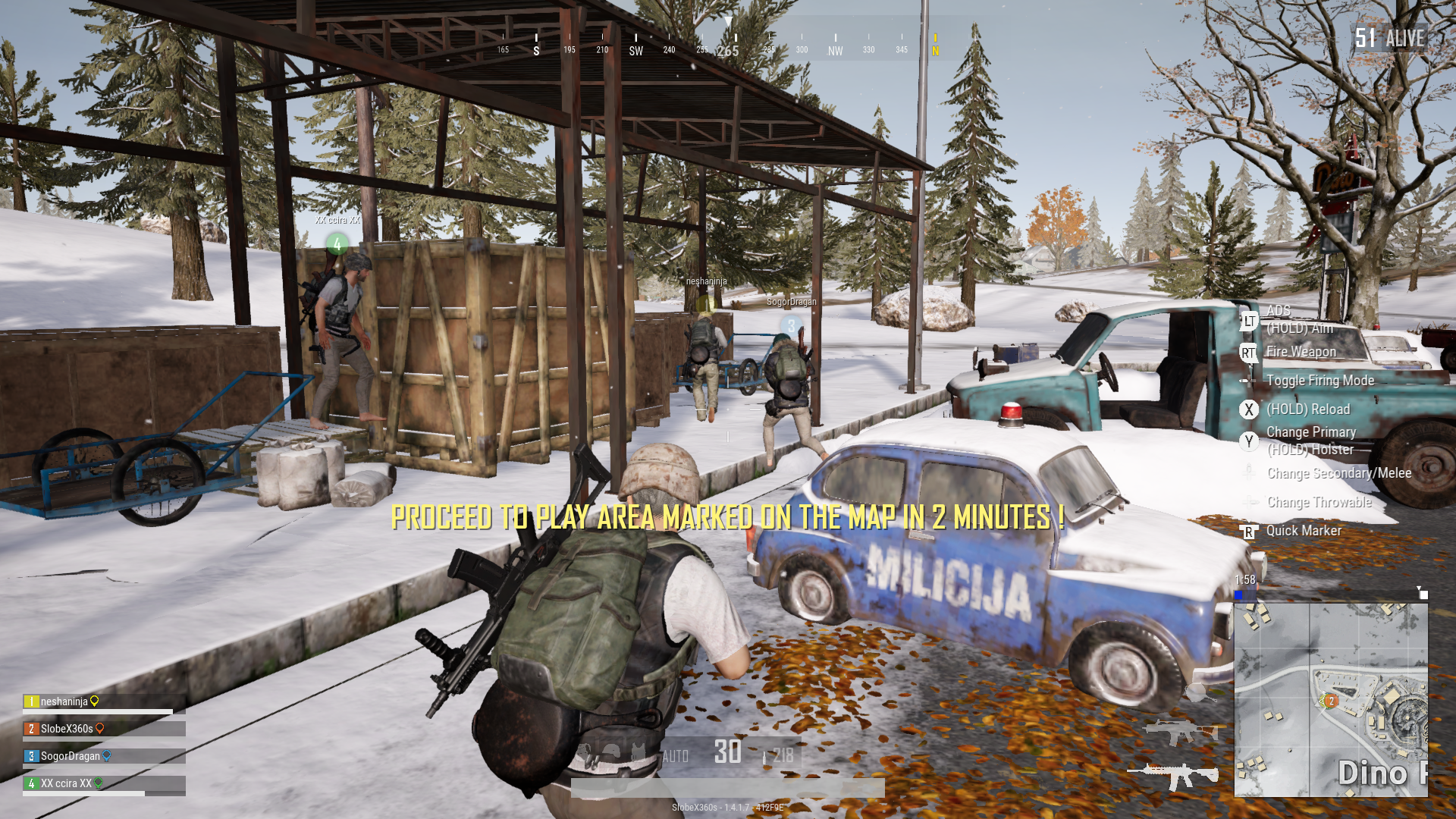
Task: Click the blue number 3 teammate marker
Action: (792, 326)
